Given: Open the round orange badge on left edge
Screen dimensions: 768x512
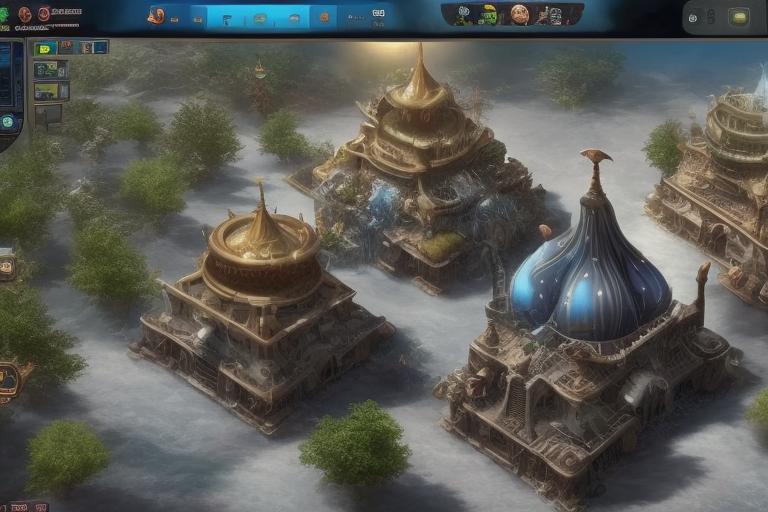Looking at the screenshot, I should click(10, 380).
